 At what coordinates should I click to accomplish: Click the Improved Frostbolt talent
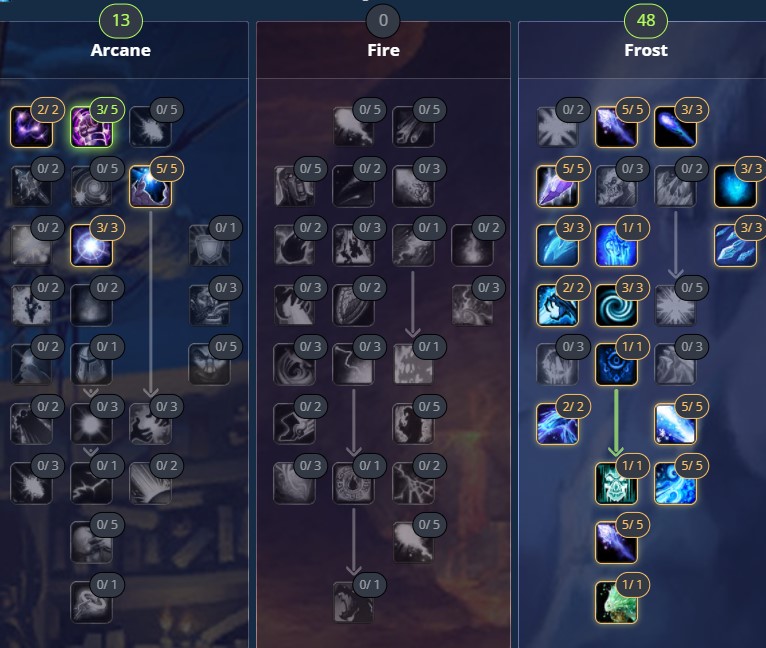[616, 127]
